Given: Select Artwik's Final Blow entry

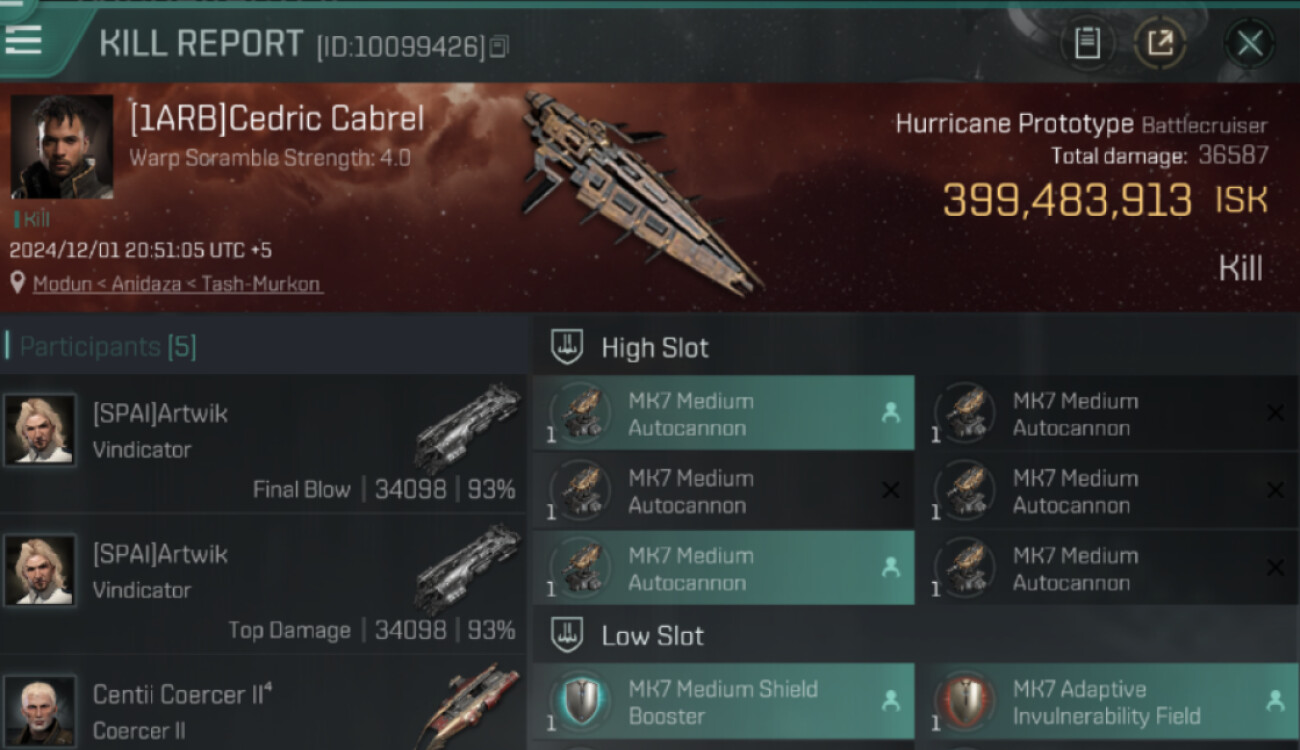Looking at the screenshot, I should (x=262, y=444).
